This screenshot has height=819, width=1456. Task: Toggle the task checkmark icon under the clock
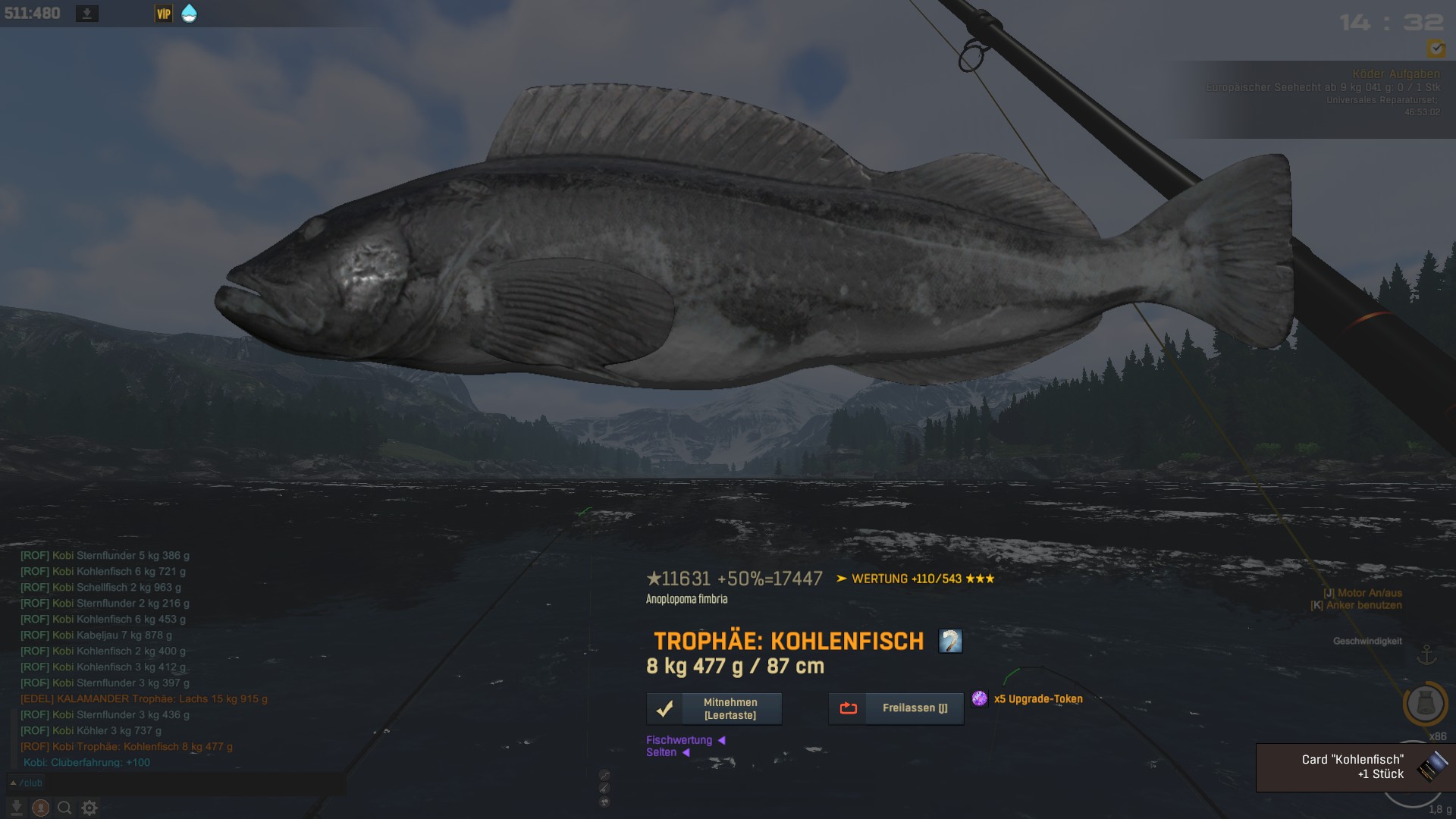pyautogui.click(x=1436, y=49)
